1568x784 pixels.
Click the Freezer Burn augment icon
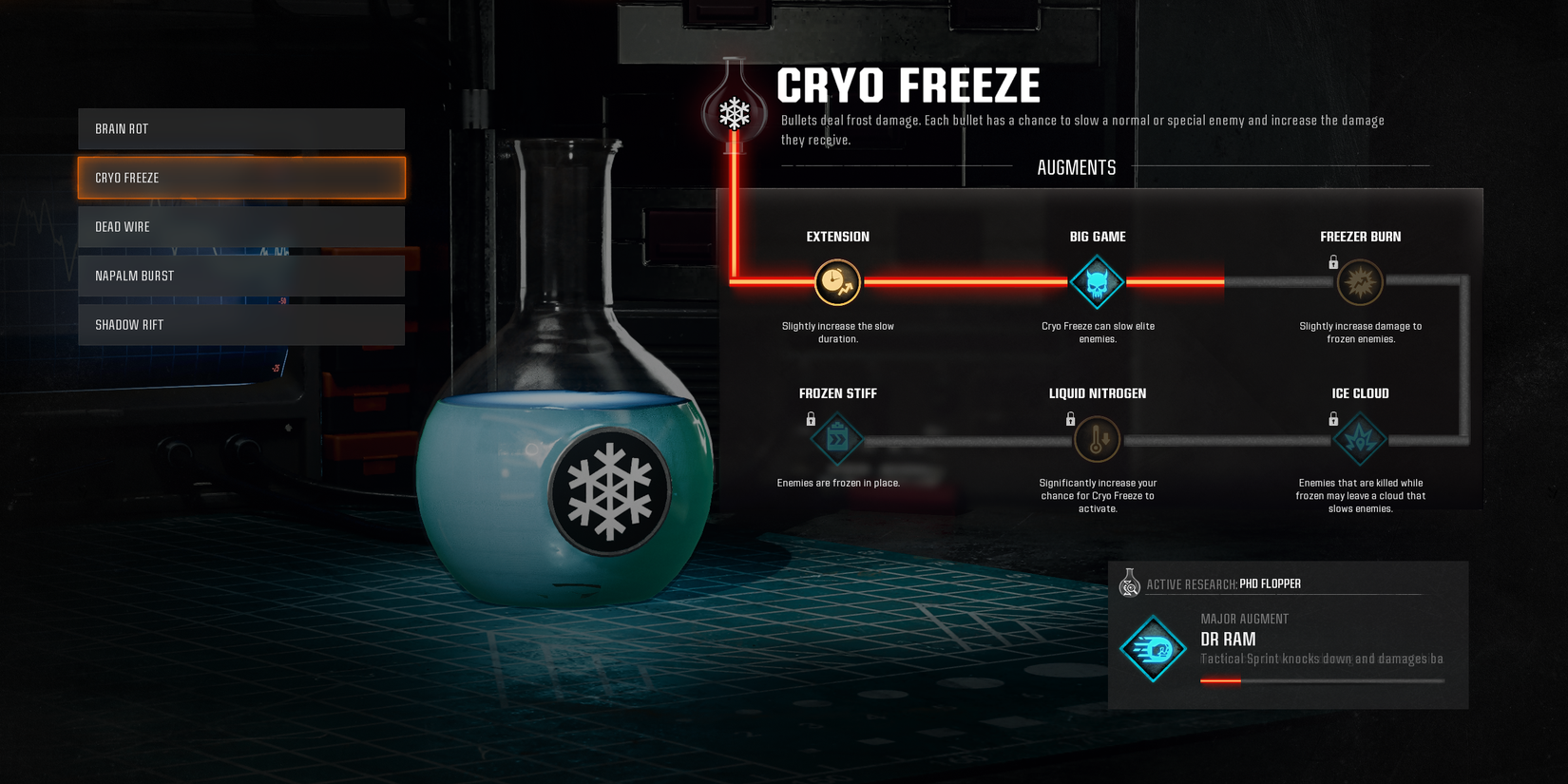click(x=1360, y=282)
